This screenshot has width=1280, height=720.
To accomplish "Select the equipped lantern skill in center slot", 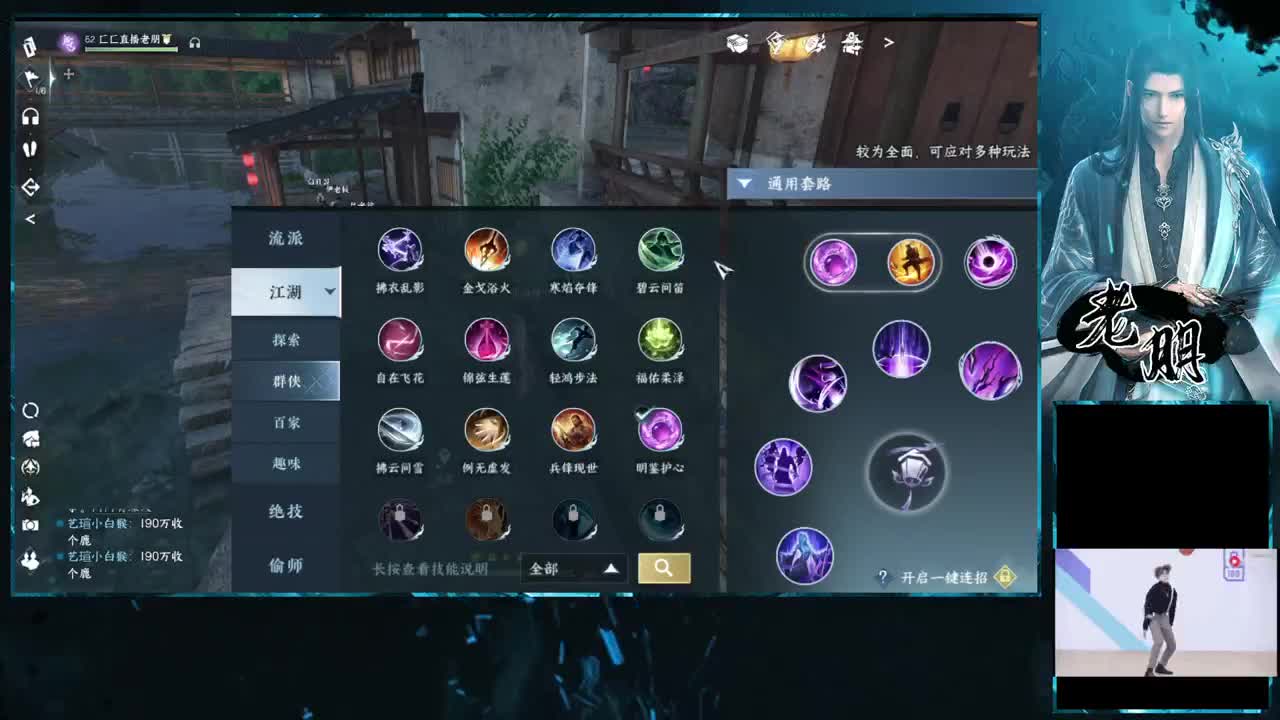I will pyautogui.click(x=906, y=475).
